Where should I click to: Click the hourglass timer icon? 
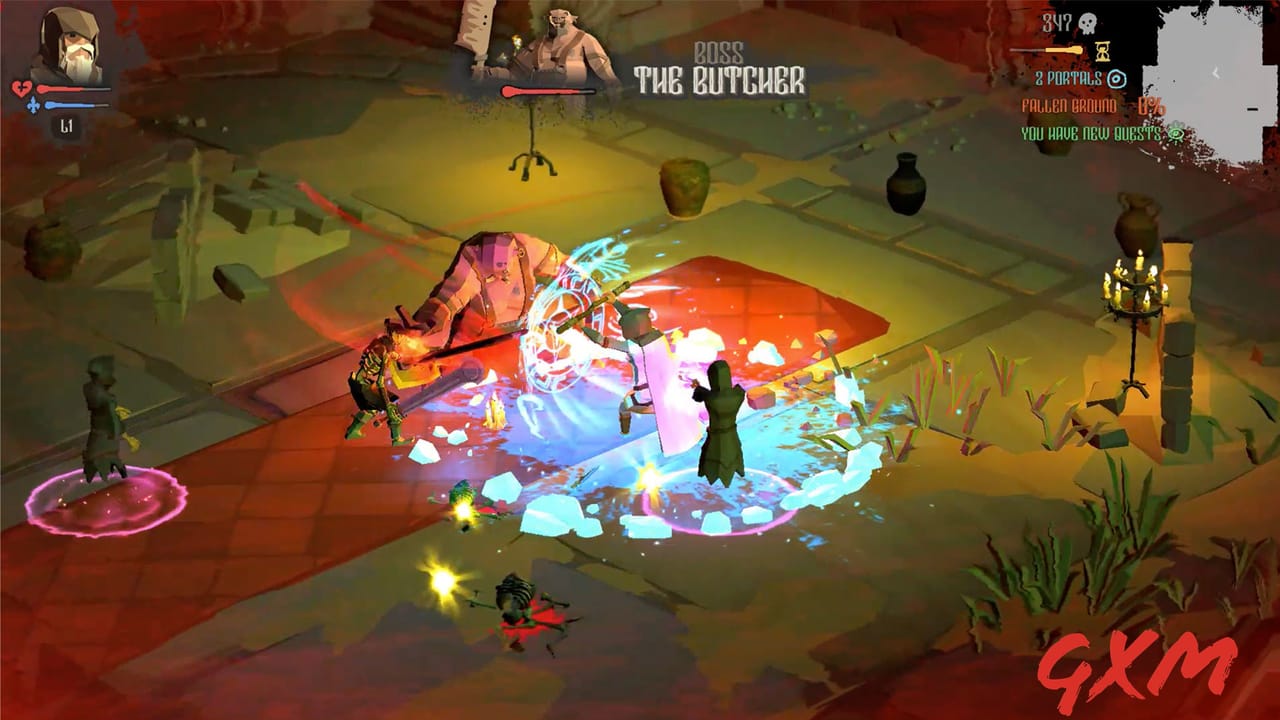[x=1103, y=51]
